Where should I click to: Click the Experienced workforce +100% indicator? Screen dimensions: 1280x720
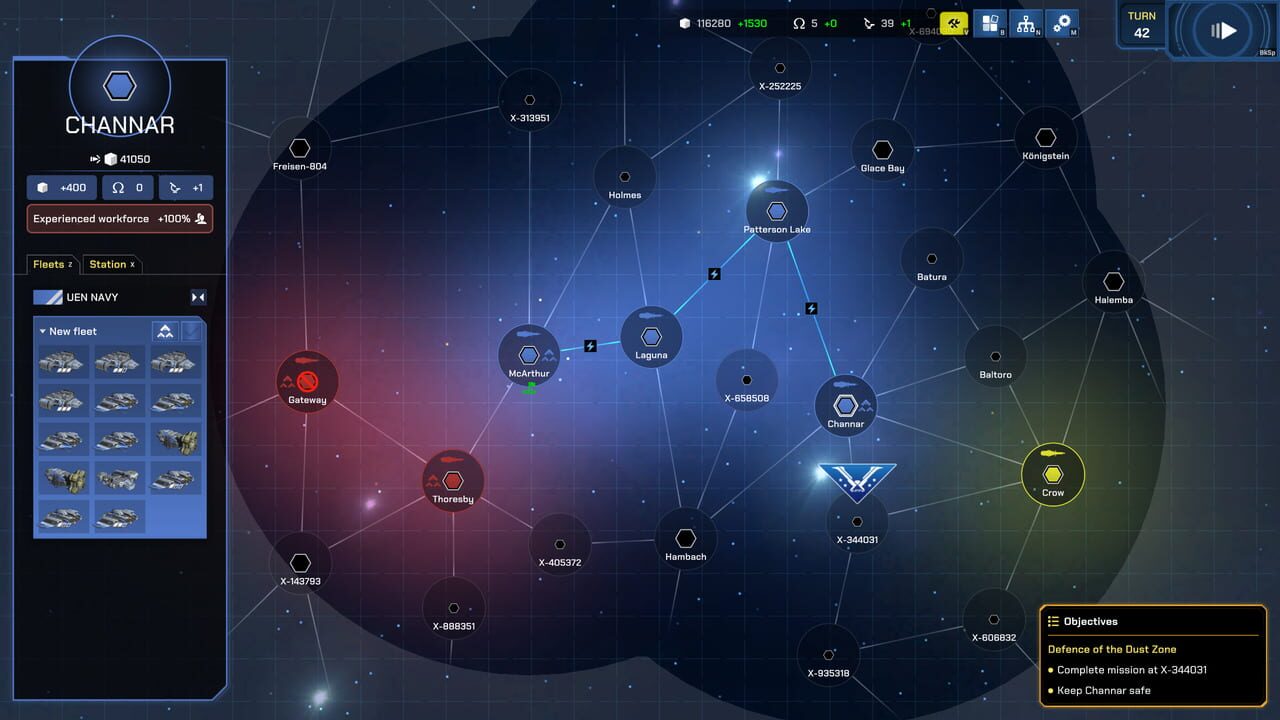coord(119,218)
